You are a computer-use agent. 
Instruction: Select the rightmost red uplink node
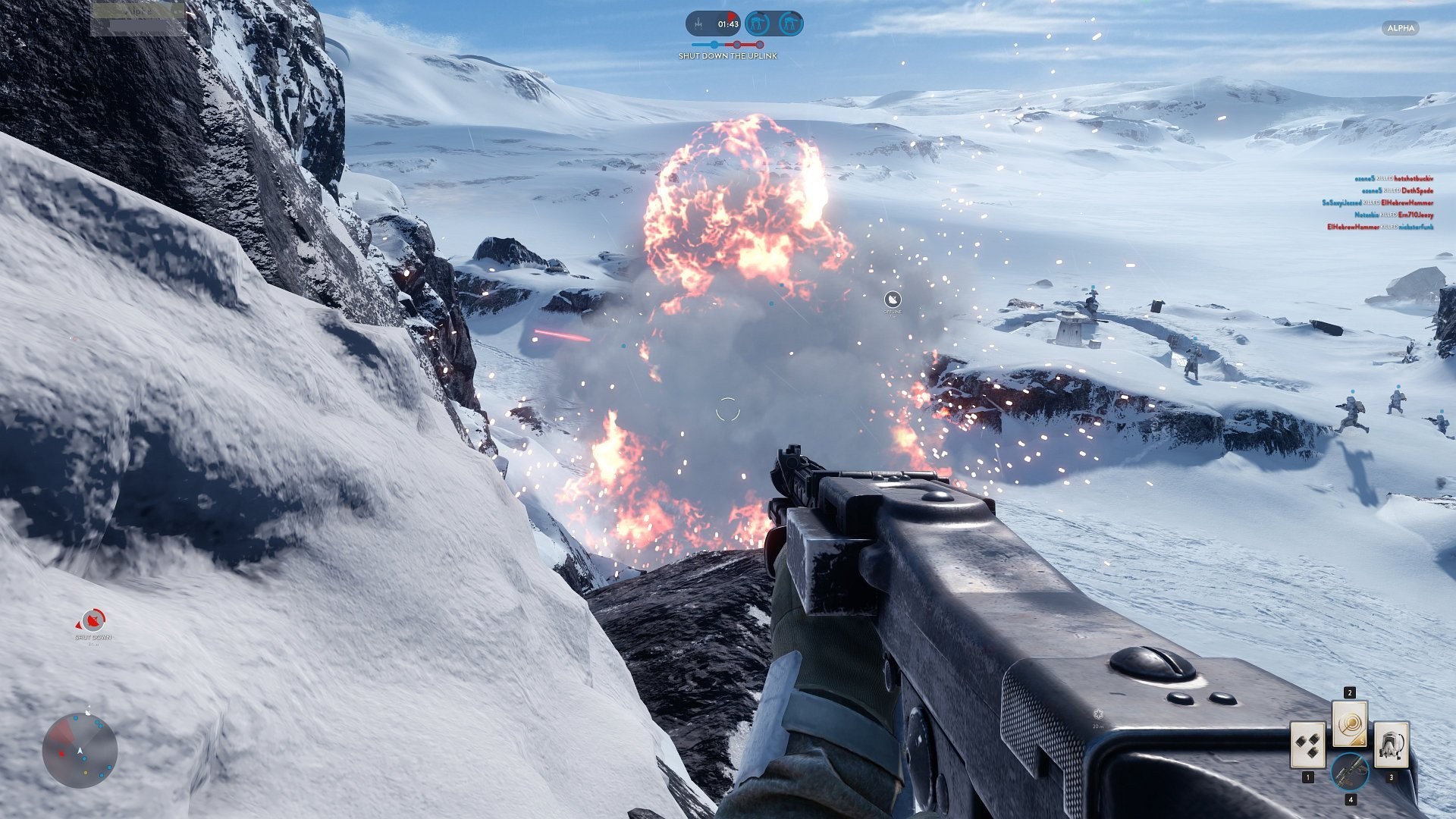pyautogui.click(x=760, y=45)
